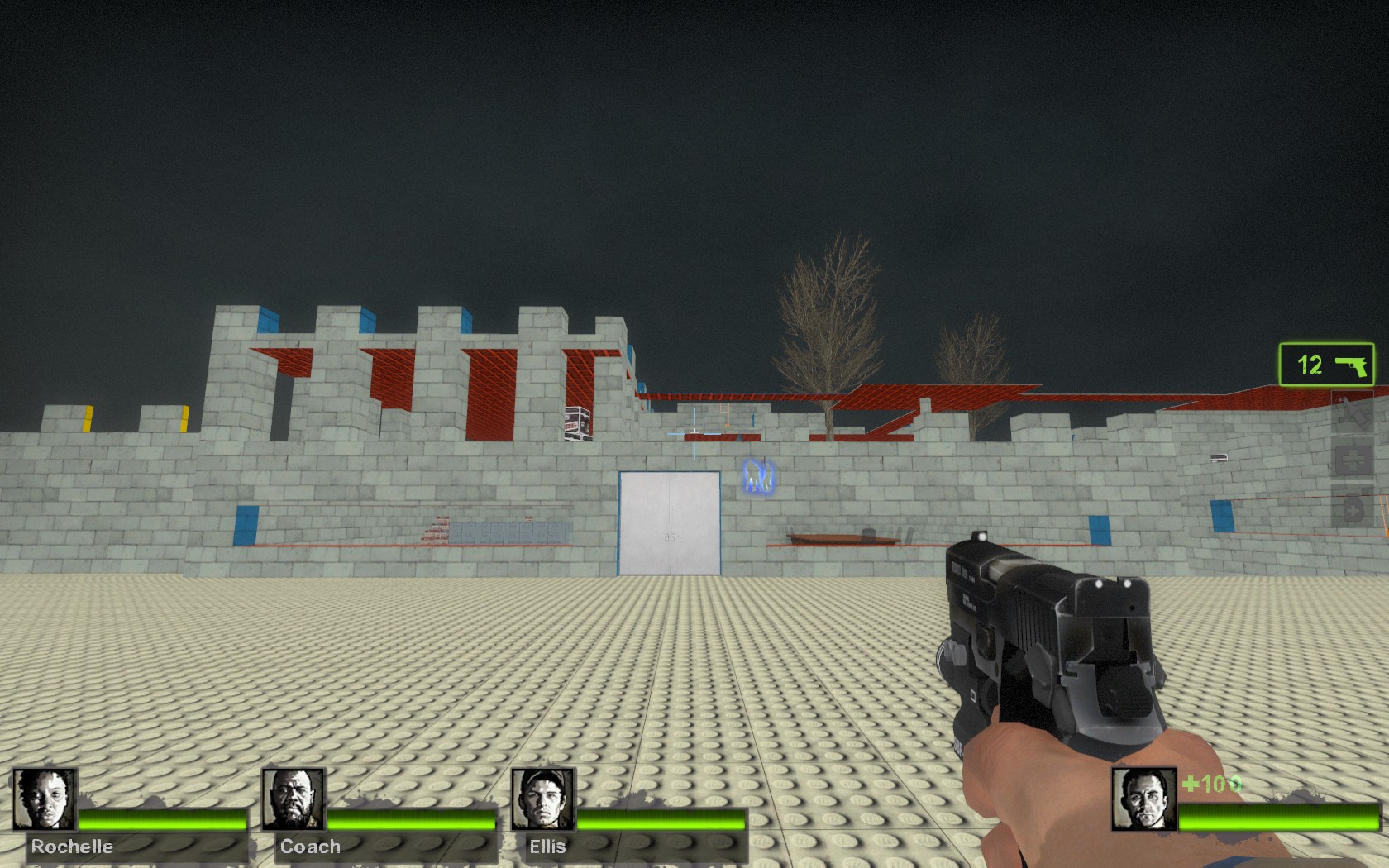Click the Ellis name label
This screenshot has height=868, width=1389.
tap(548, 847)
